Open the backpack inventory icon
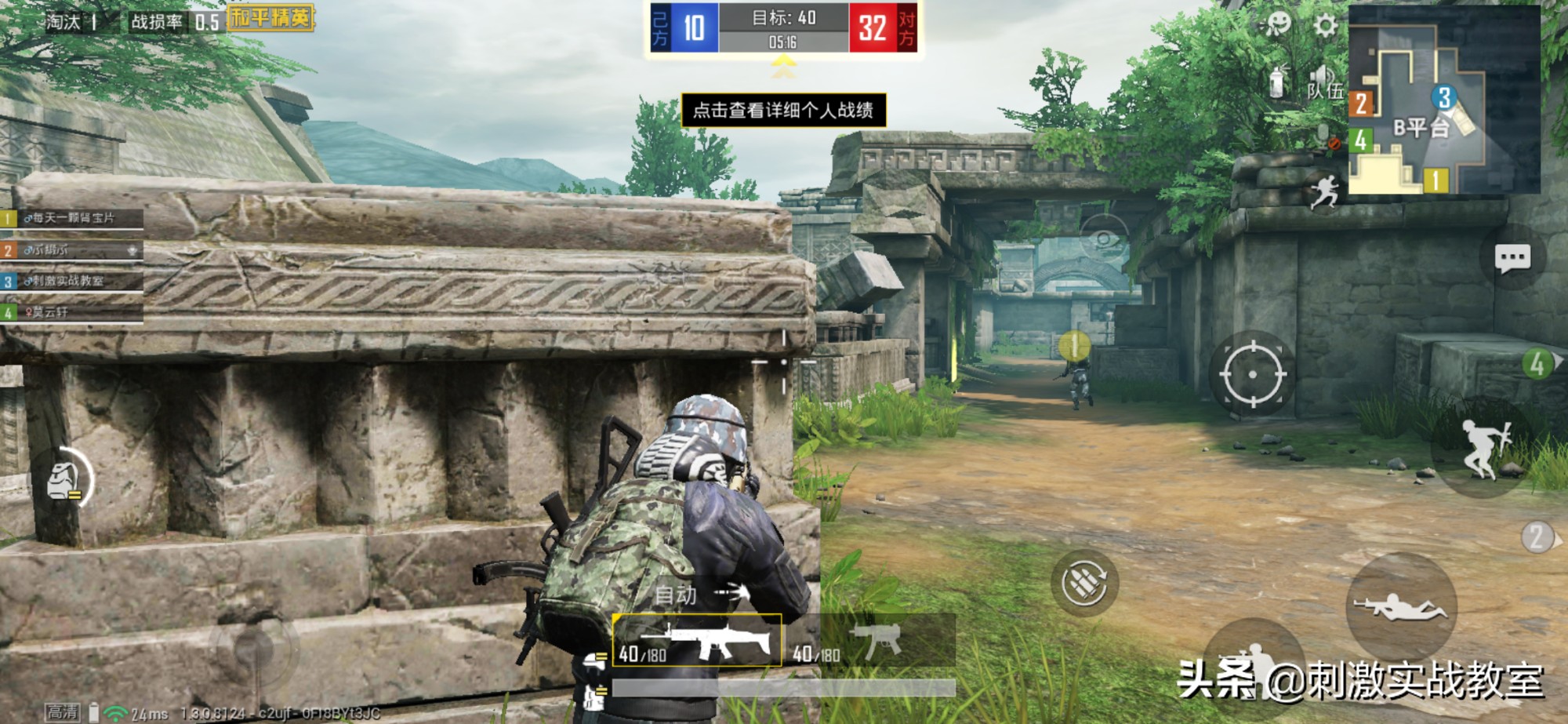The height and width of the screenshot is (724, 1568). click(x=63, y=480)
